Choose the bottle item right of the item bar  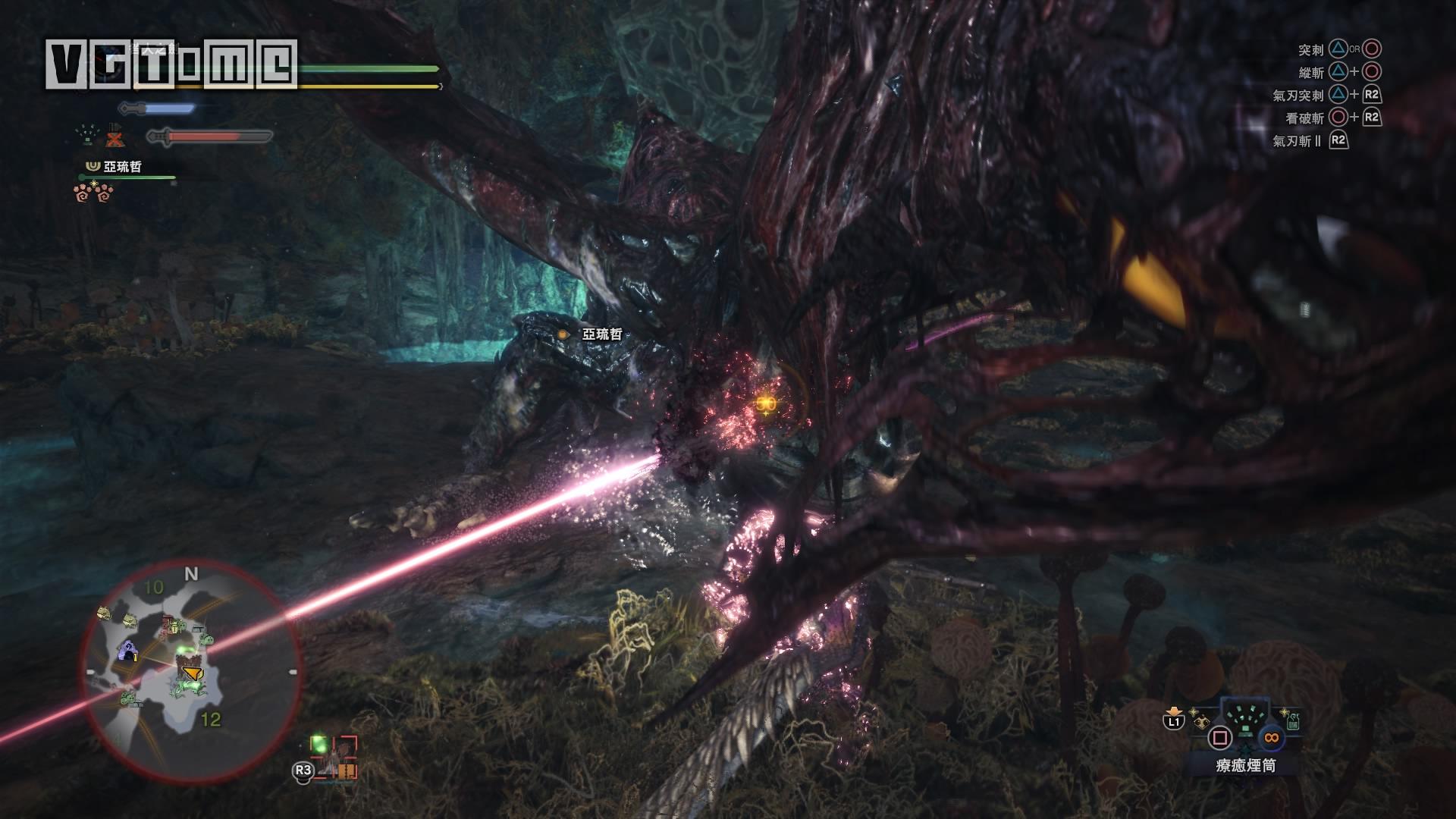(x=1291, y=720)
